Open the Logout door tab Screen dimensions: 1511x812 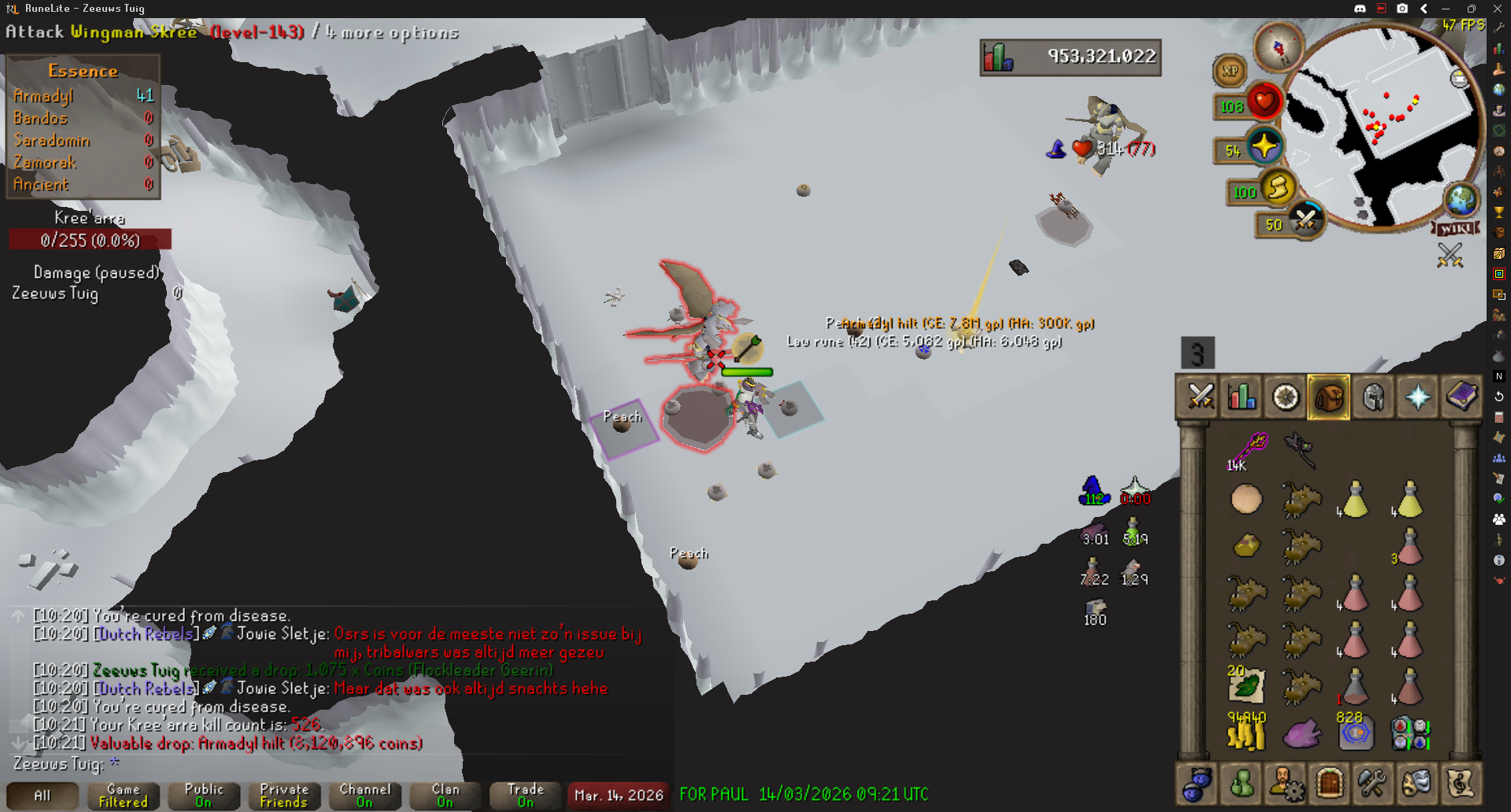1329,784
